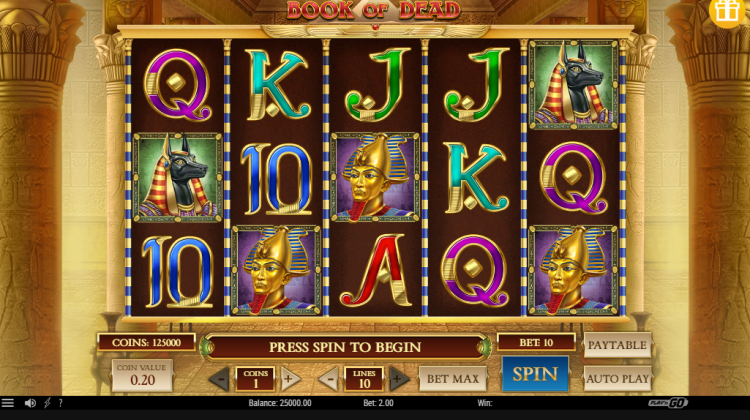
Task: Toggle the sound speaker icon
Action: pyautogui.click(x=30, y=403)
